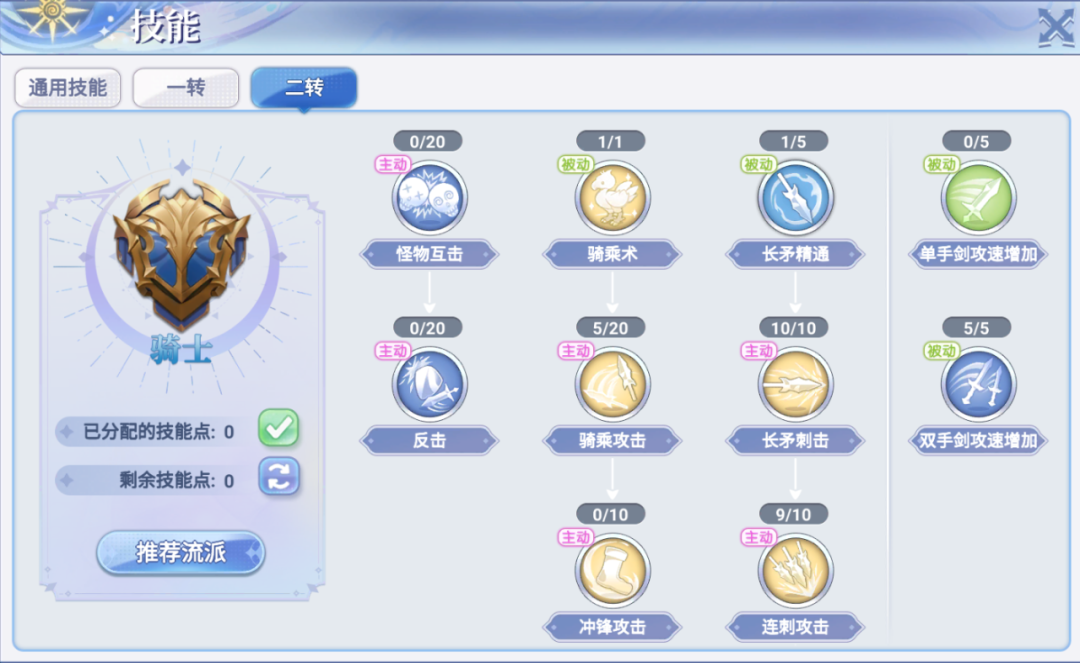Confirm allocated skill points with green checkmark

tap(279, 429)
